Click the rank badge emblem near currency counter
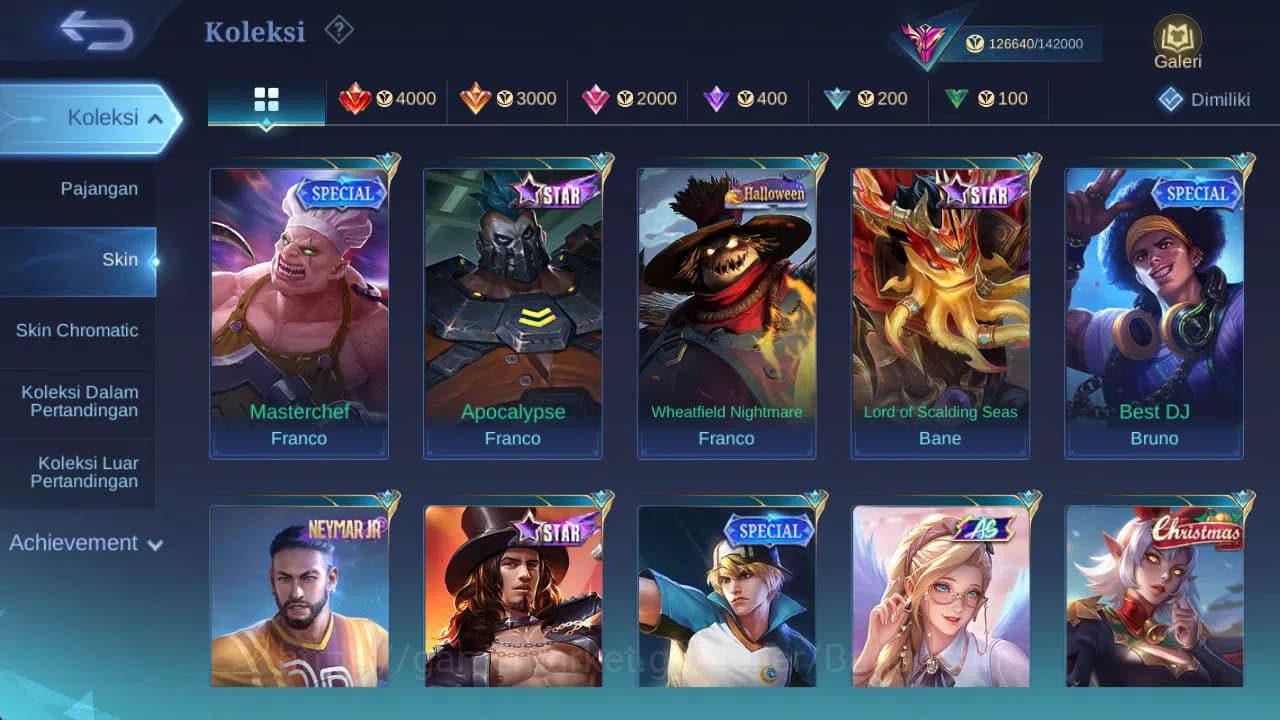The width and height of the screenshot is (1280, 720). click(x=925, y=40)
